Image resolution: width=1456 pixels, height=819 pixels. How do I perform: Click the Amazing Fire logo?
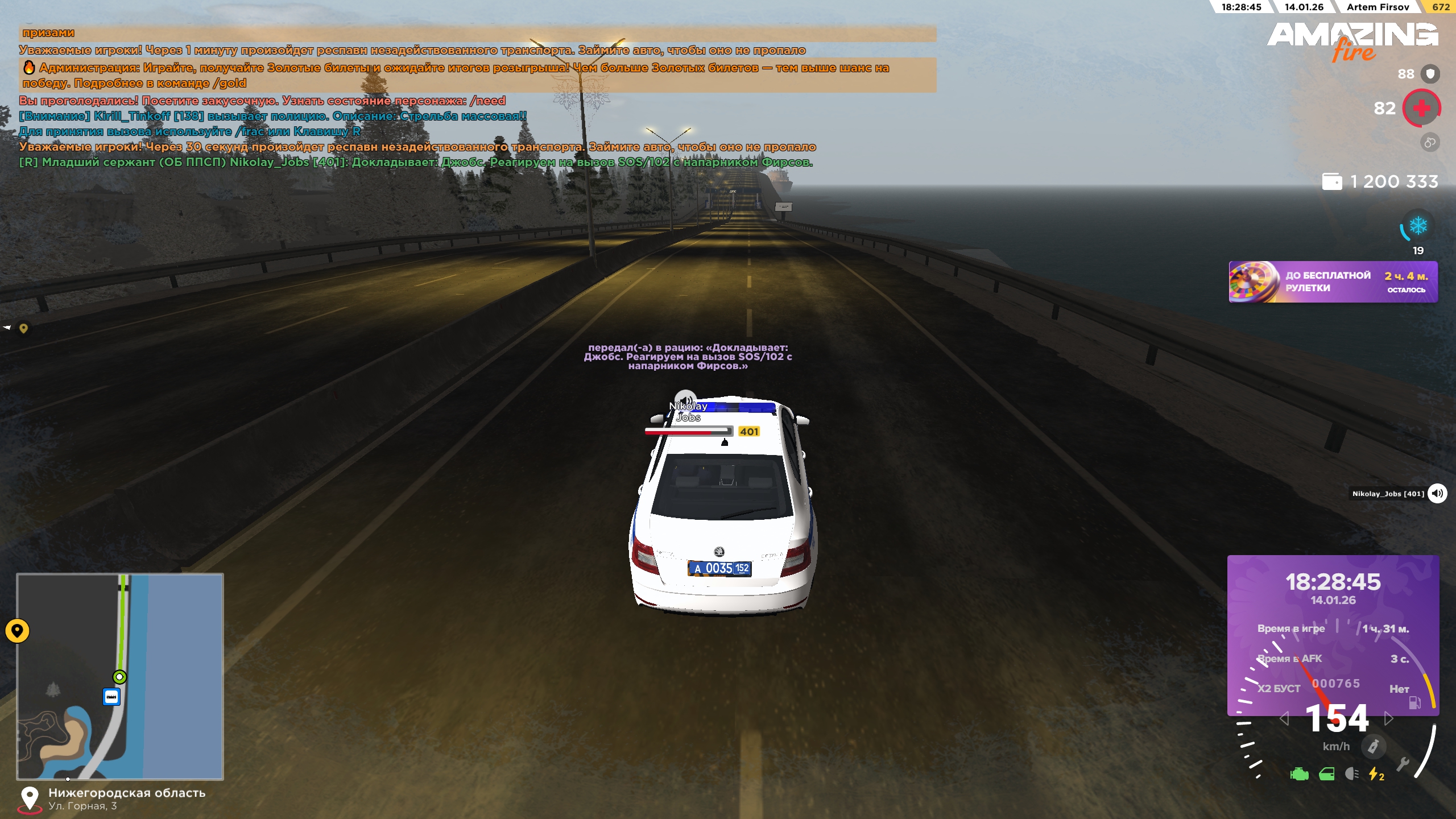[1352, 41]
